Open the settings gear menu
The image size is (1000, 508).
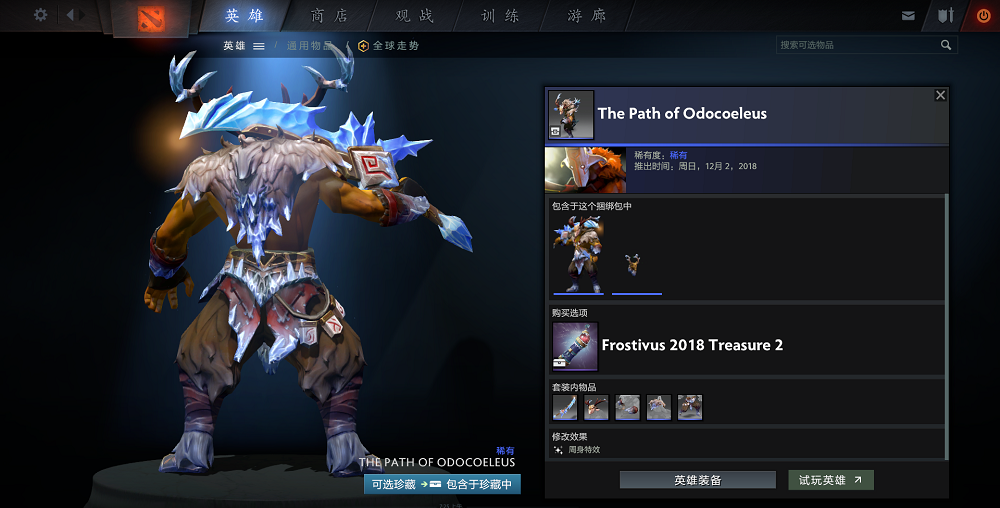pos(40,15)
